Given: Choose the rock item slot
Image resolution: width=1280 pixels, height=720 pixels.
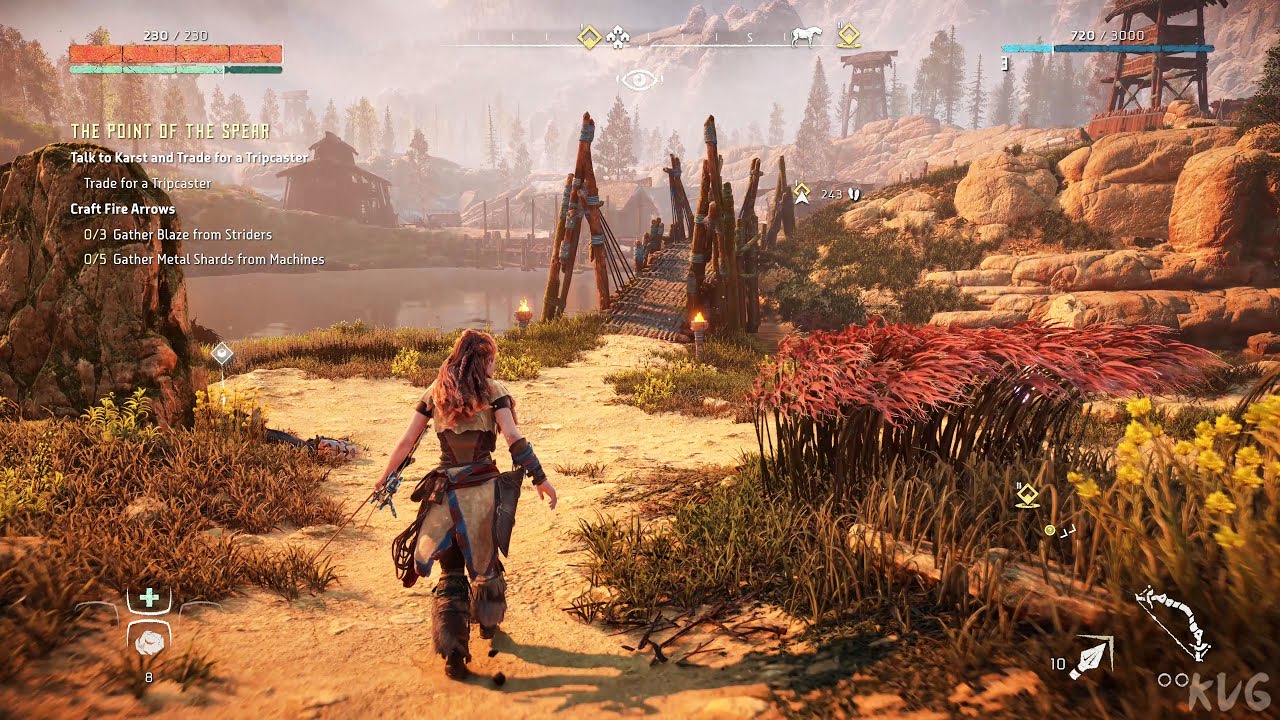Looking at the screenshot, I should point(149,641).
